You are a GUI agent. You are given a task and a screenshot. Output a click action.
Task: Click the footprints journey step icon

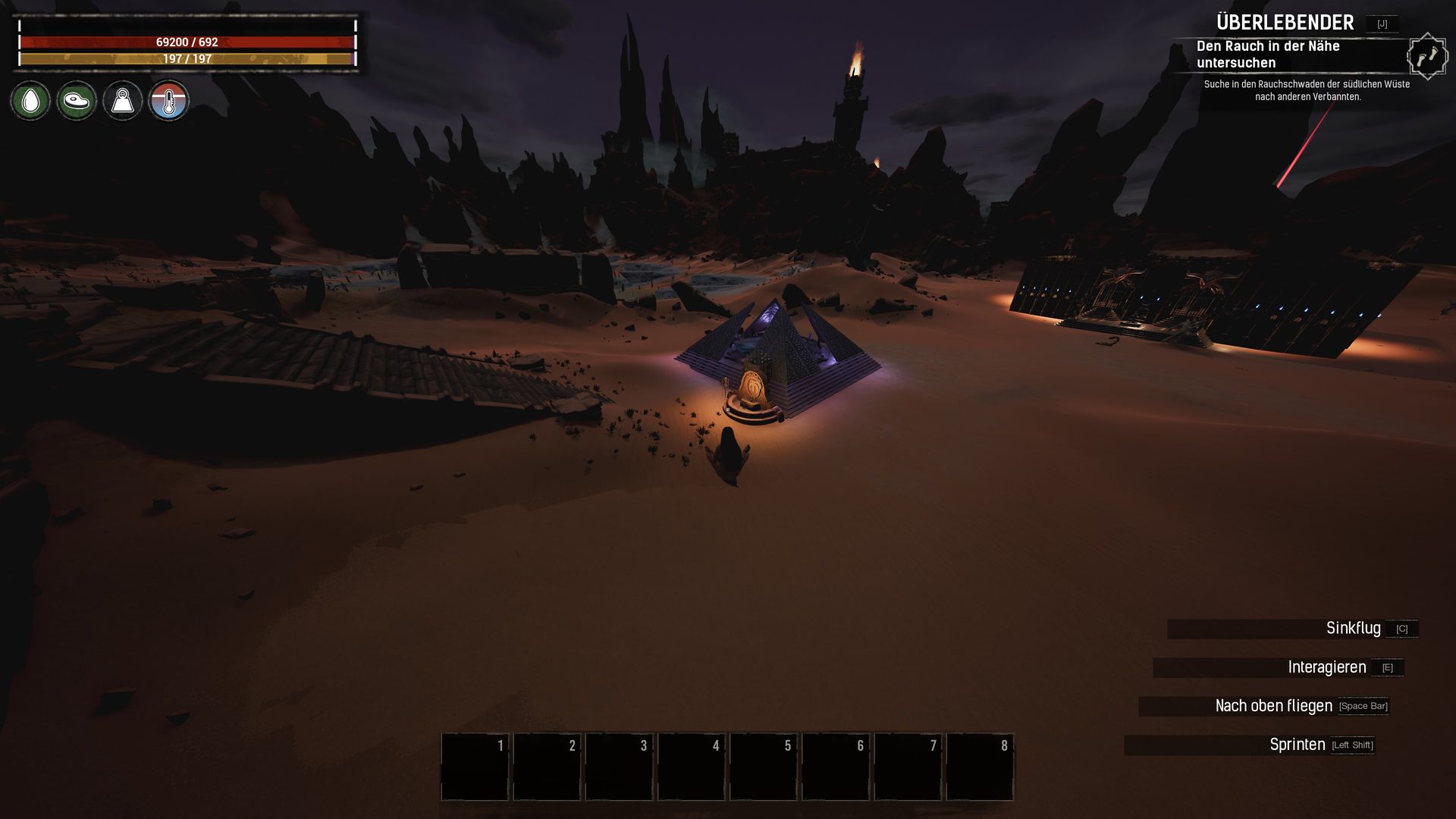(x=1426, y=56)
